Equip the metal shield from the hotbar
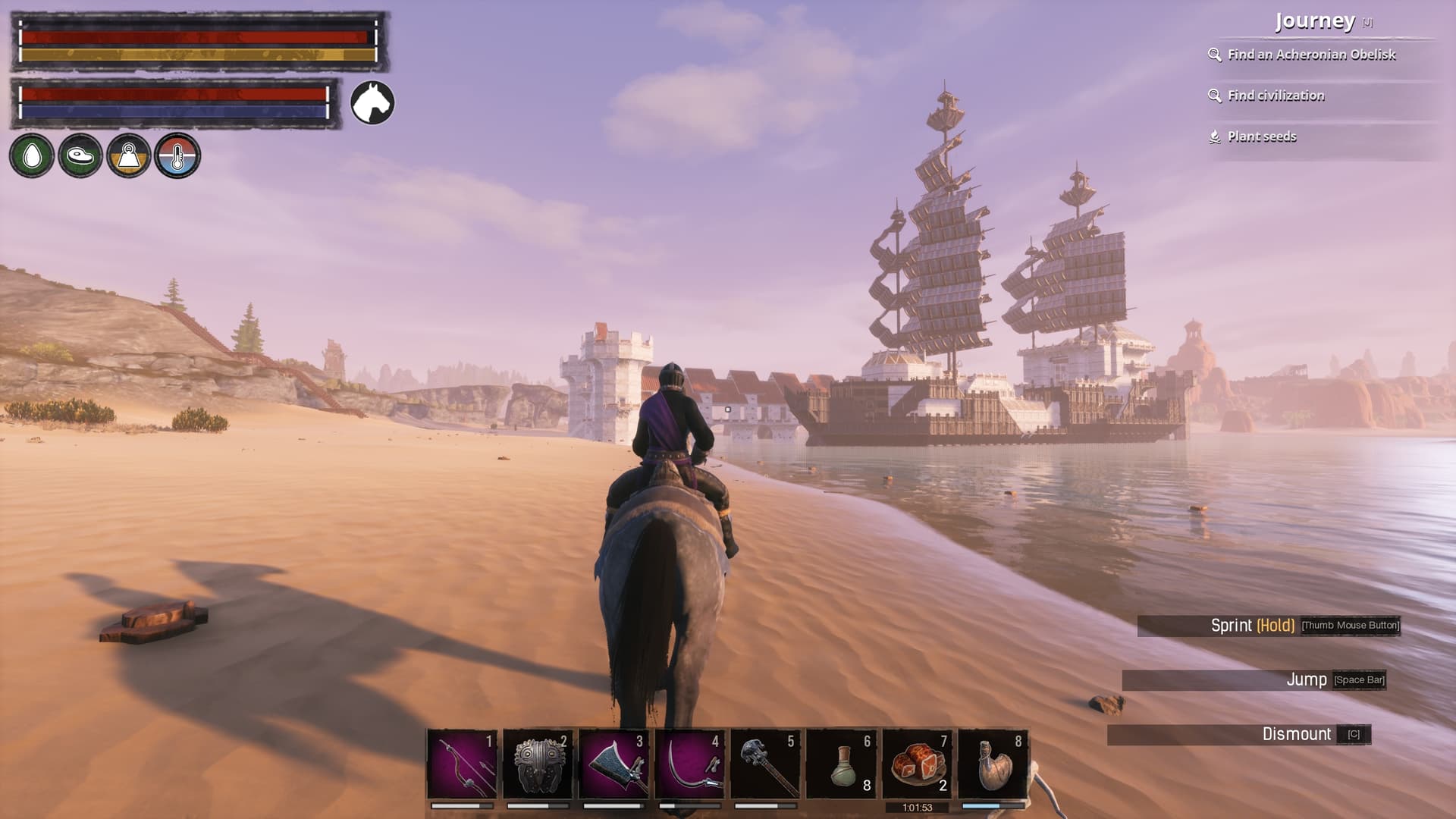The height and width of the screenshot is (819, 1456). tap(538, 764)
